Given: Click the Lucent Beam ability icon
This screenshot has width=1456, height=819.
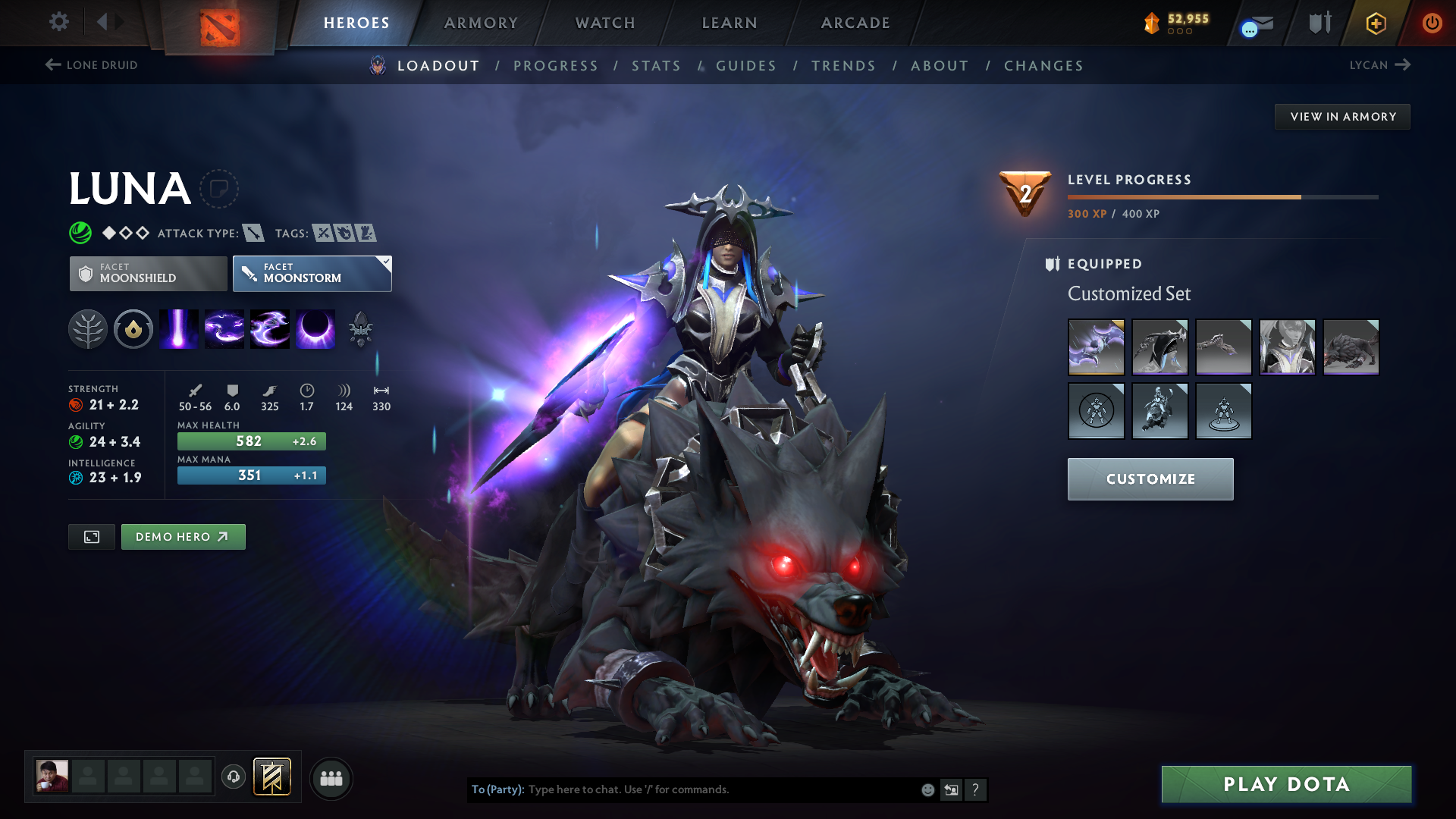Looking at the screenshot, I should click(179, 330).
